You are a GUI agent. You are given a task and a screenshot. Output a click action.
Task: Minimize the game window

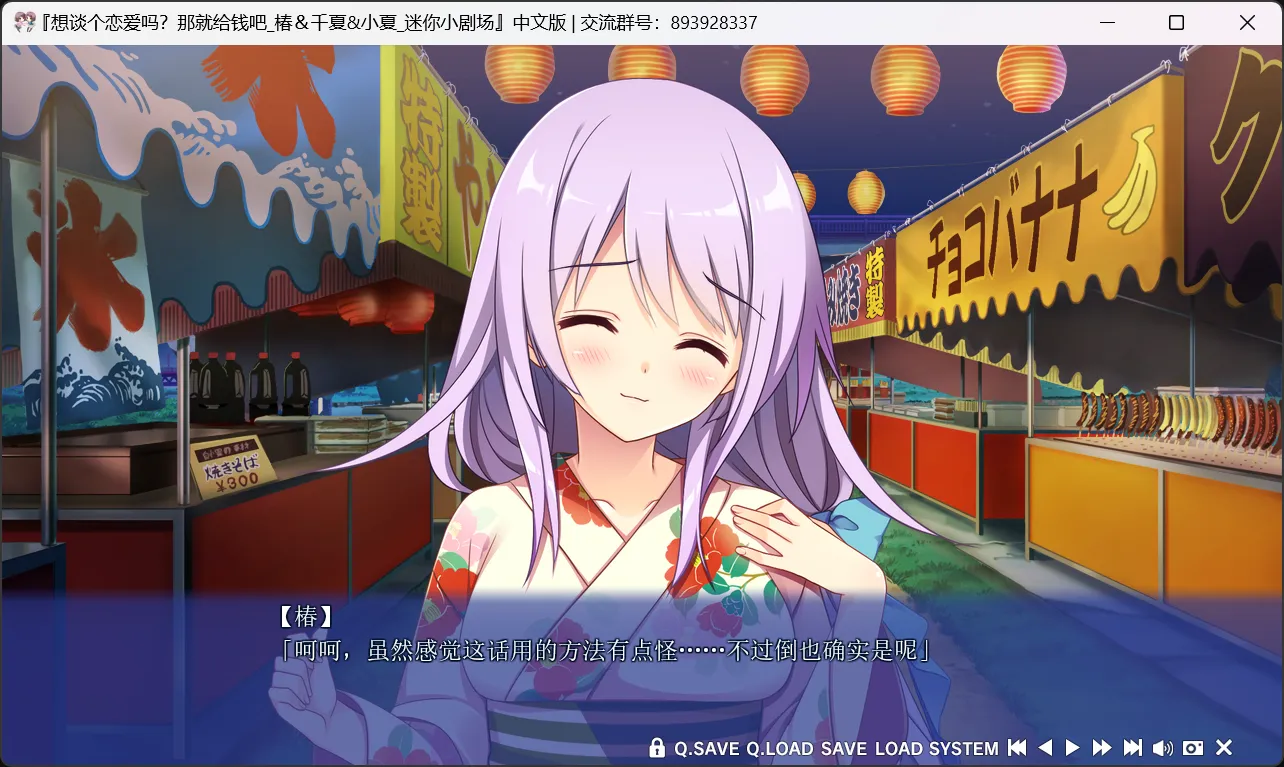pos(1106,22)
